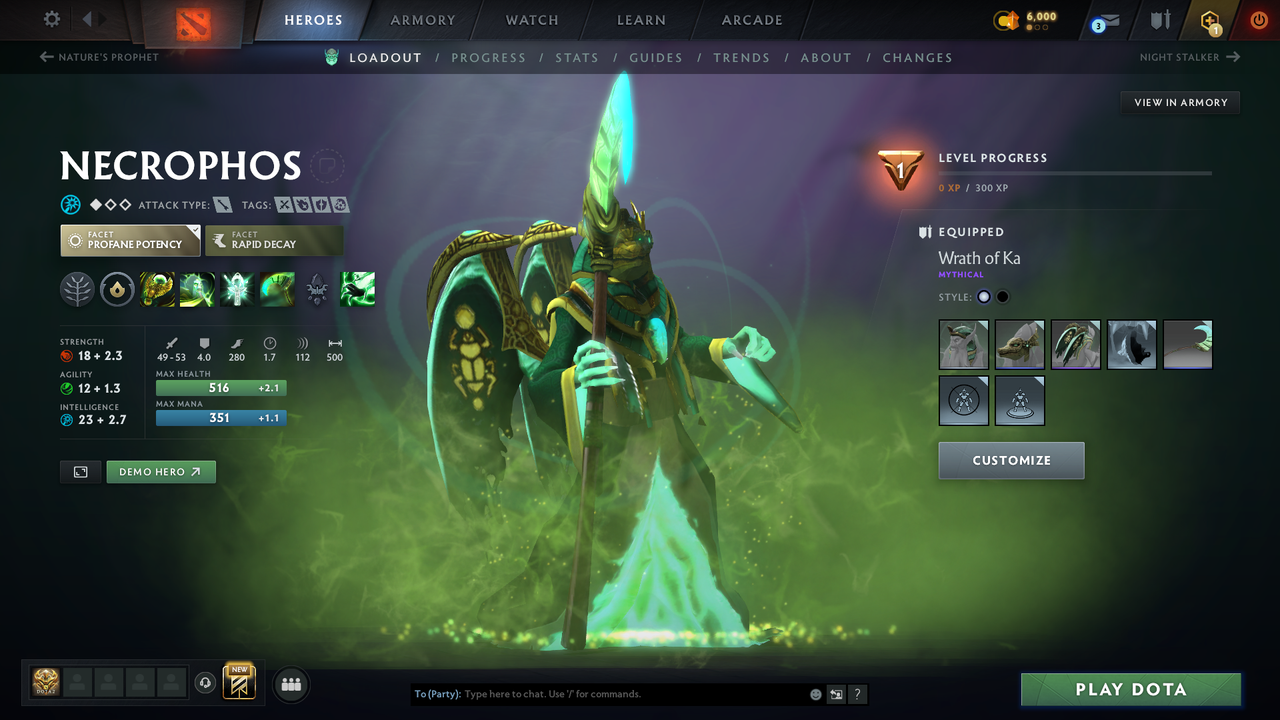This screenshot has height=720, width=1280.
Task: Click VIEW IN ARMORY
Action: point(1179,102)
